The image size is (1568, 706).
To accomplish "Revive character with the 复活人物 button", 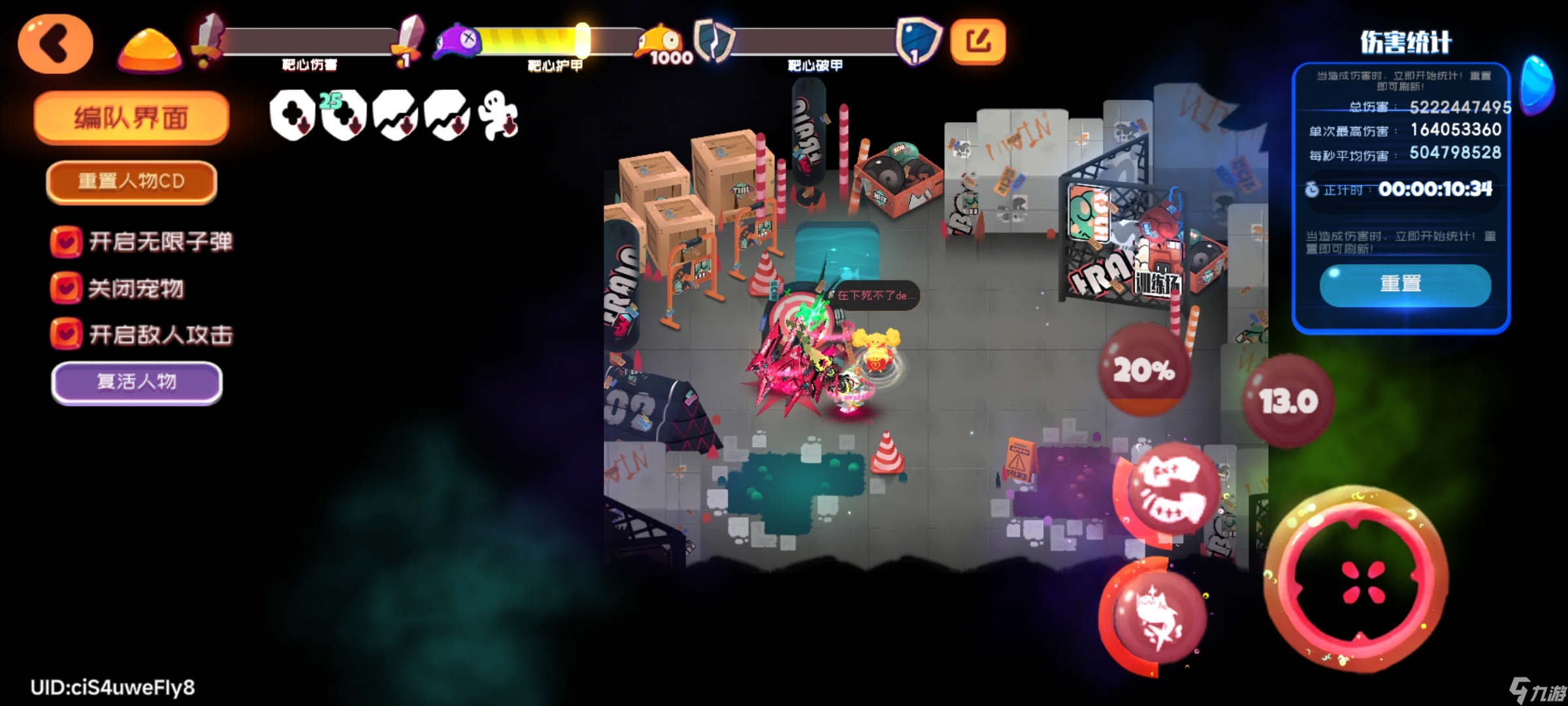I will point(137,382).
